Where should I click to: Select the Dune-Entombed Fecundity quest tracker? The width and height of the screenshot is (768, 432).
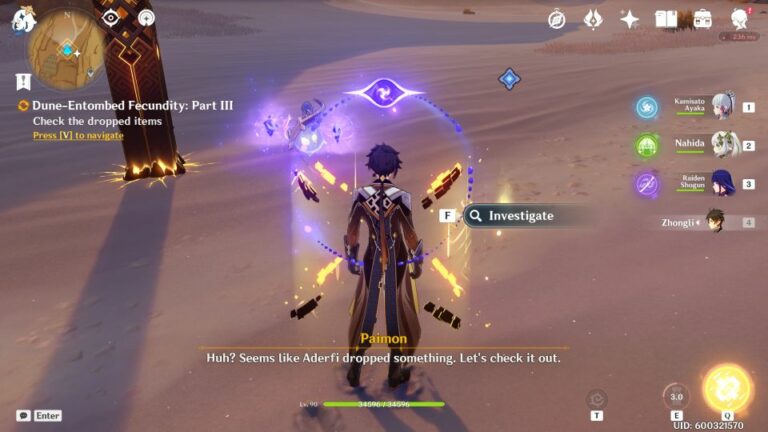tap(90, 105)
